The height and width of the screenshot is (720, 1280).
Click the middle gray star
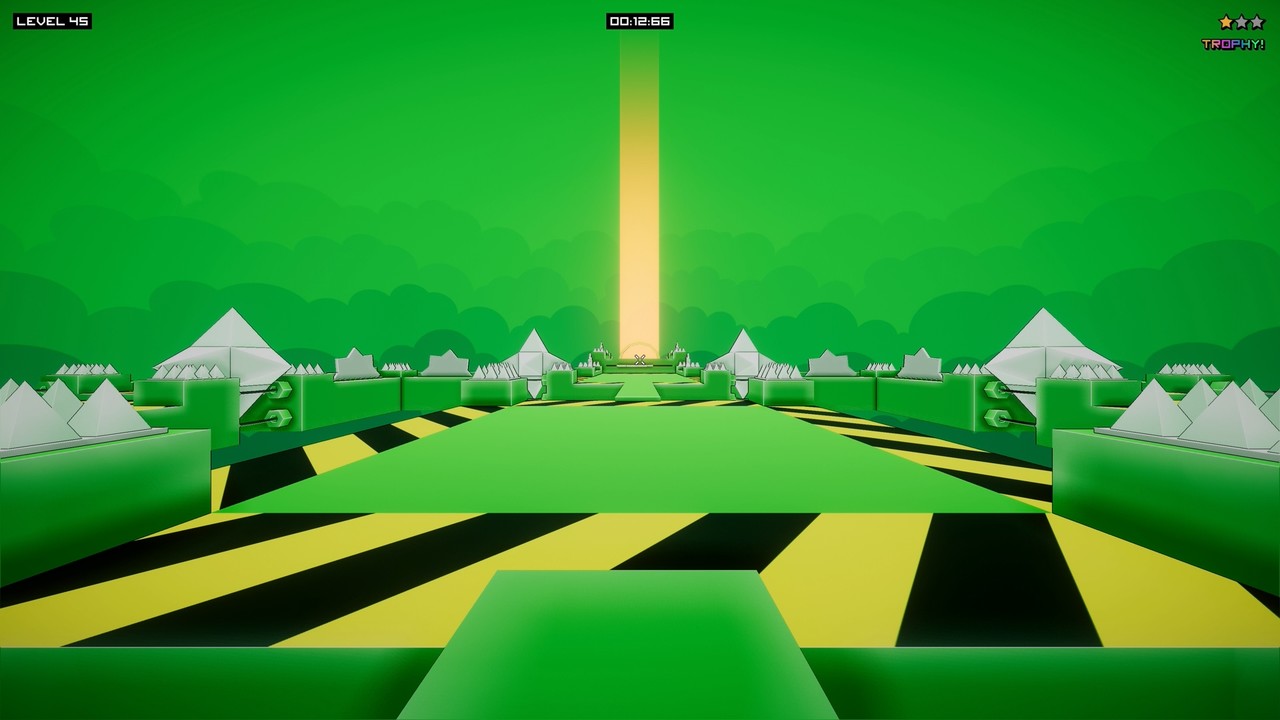(1242, 22)
